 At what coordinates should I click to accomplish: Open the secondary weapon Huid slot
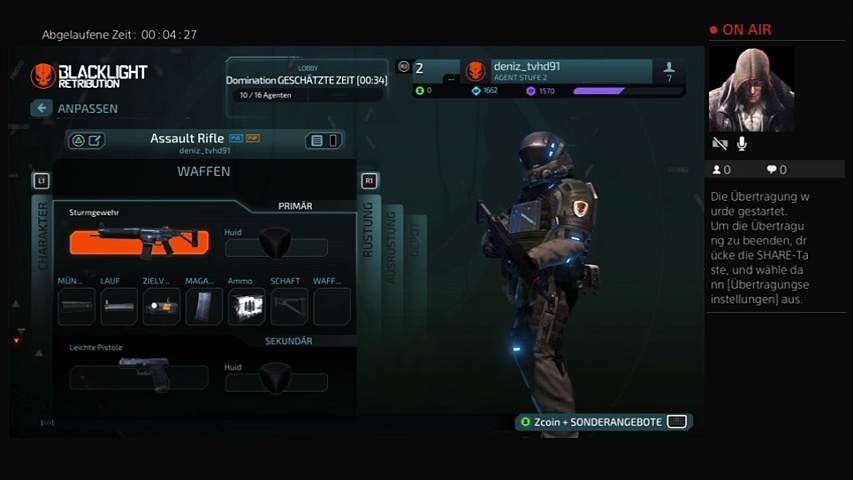276,378
